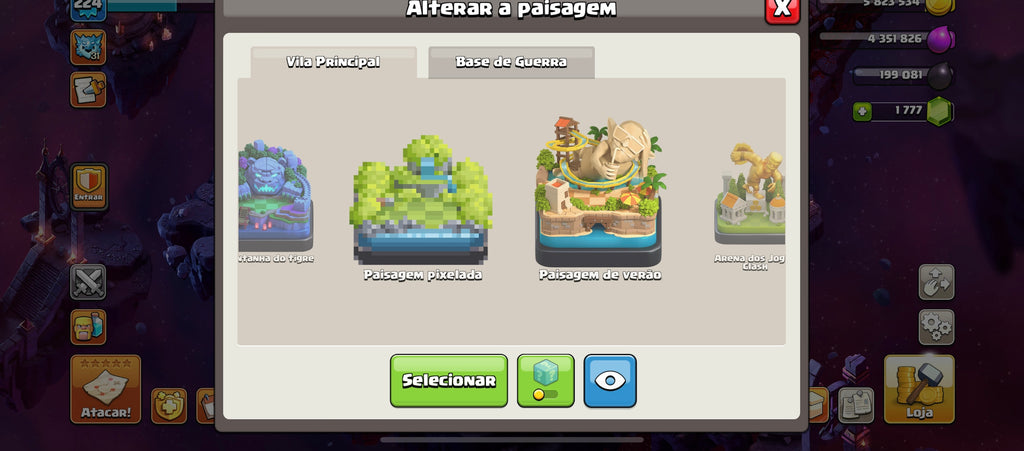Open the Loja shop button
Screen dimensions: 1024x451
click(x=918, y=388)
